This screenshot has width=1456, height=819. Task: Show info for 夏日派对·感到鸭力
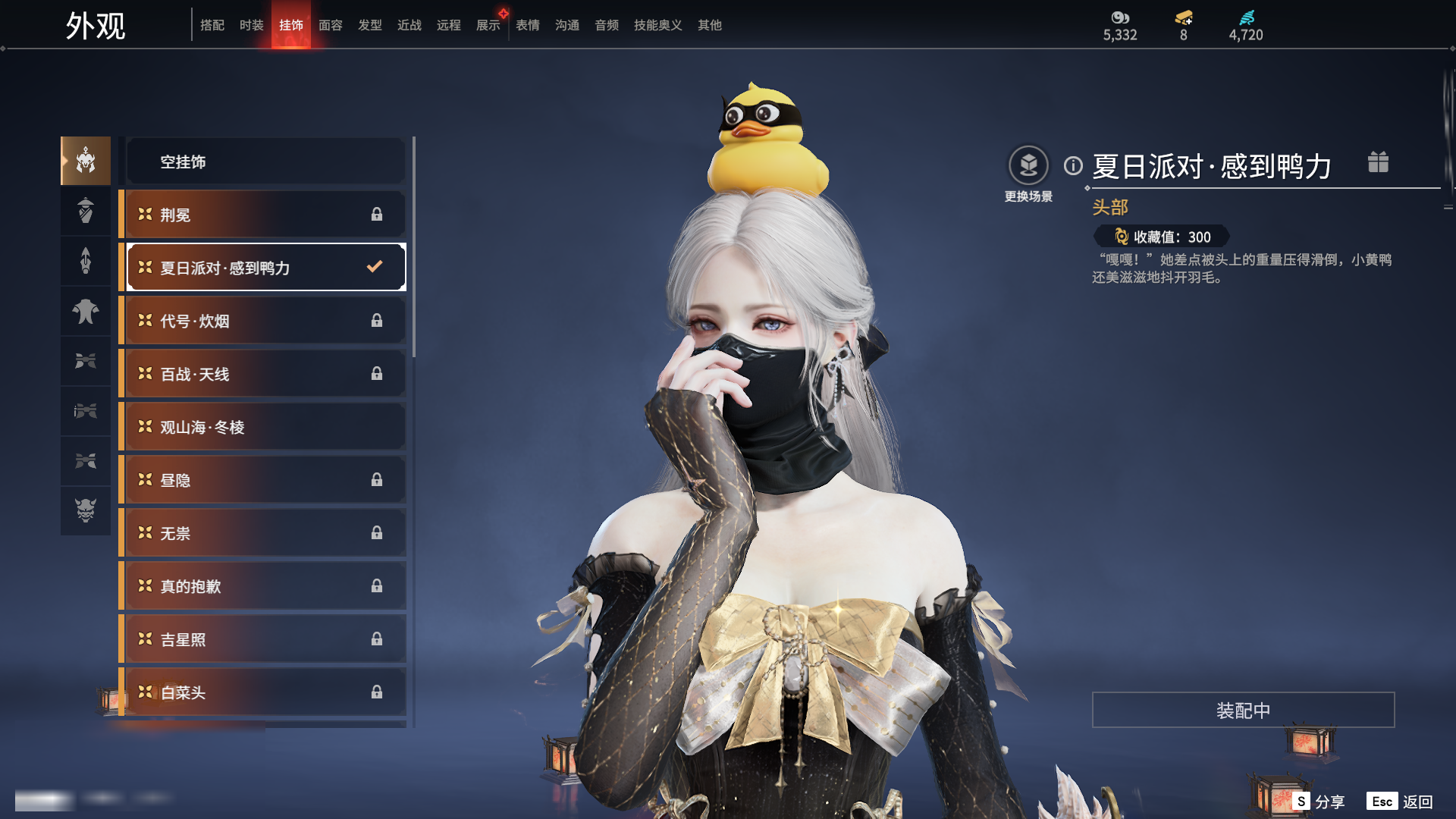click(1073, 165)
